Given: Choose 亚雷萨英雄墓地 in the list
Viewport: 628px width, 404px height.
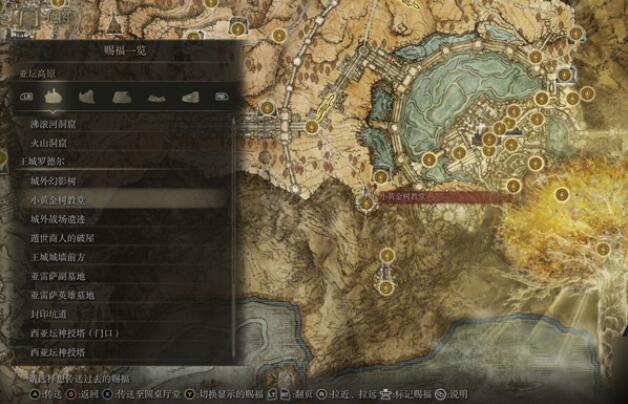Looking at the screenshot, I should tap(62, 296).
